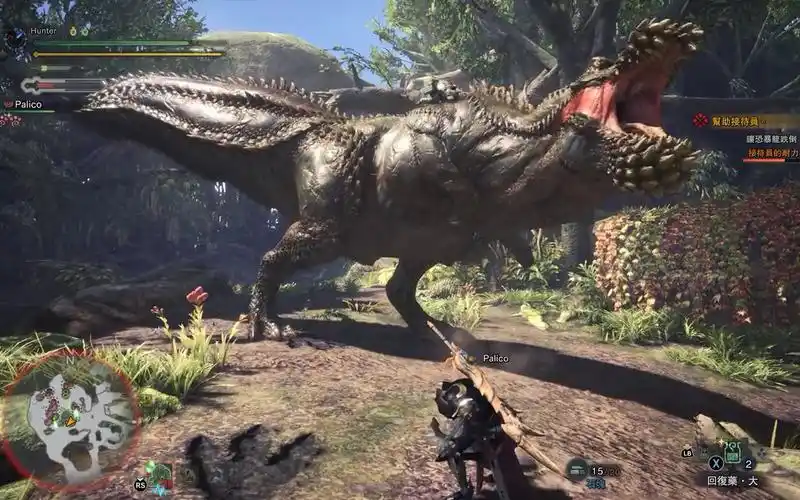Click the slinger ammo icon

578,468
